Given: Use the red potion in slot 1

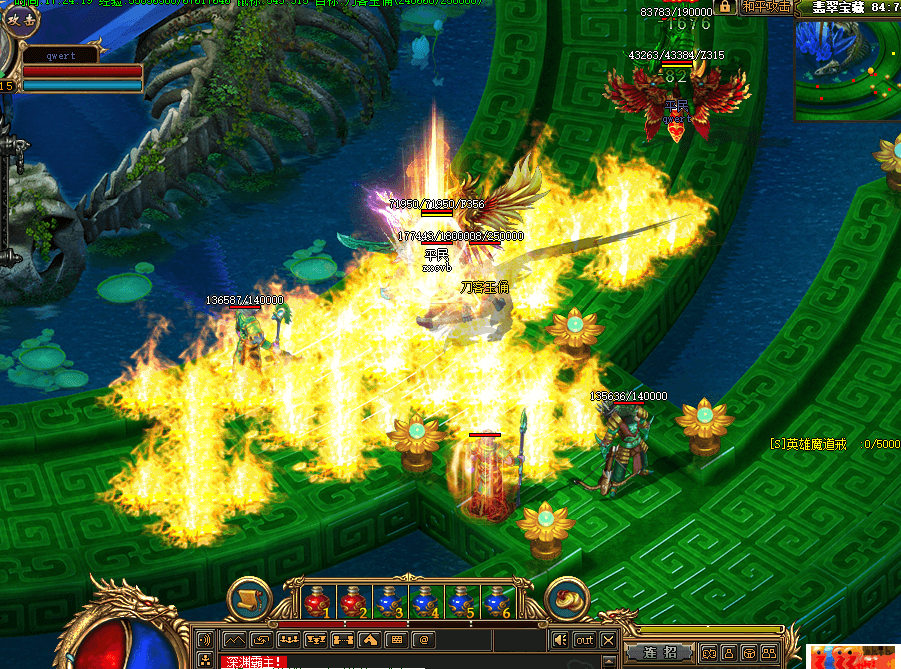Looking at the screenshot, I should tap(319, 601).
